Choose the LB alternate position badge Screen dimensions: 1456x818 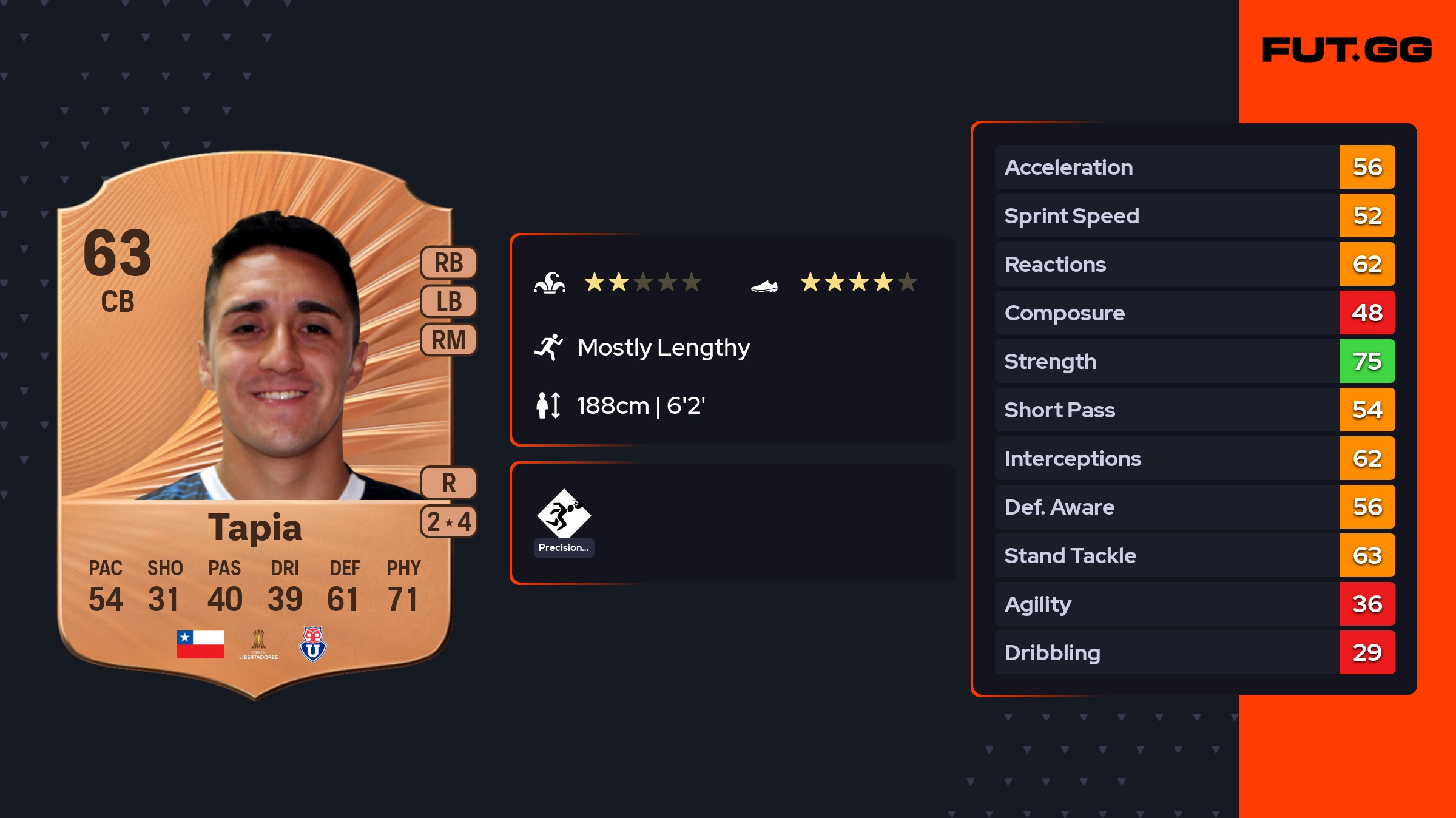(449, 301)
